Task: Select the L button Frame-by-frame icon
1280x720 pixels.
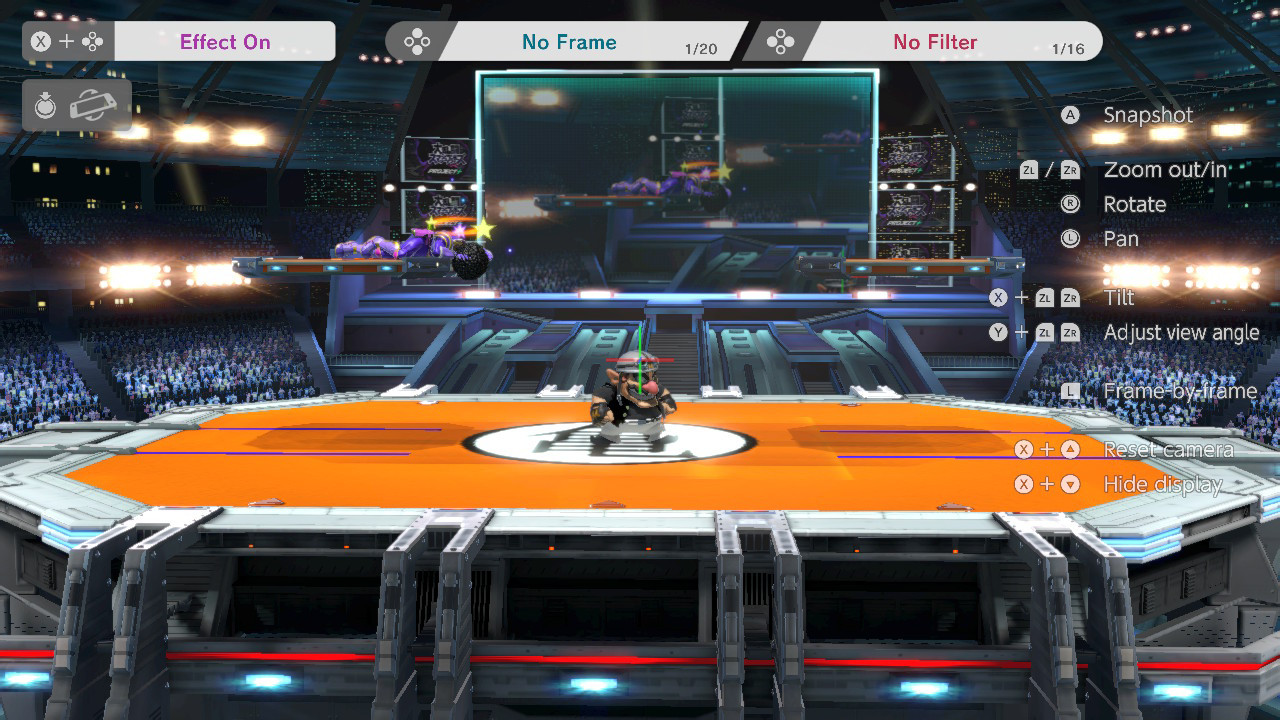Action: pos(1069,392)
